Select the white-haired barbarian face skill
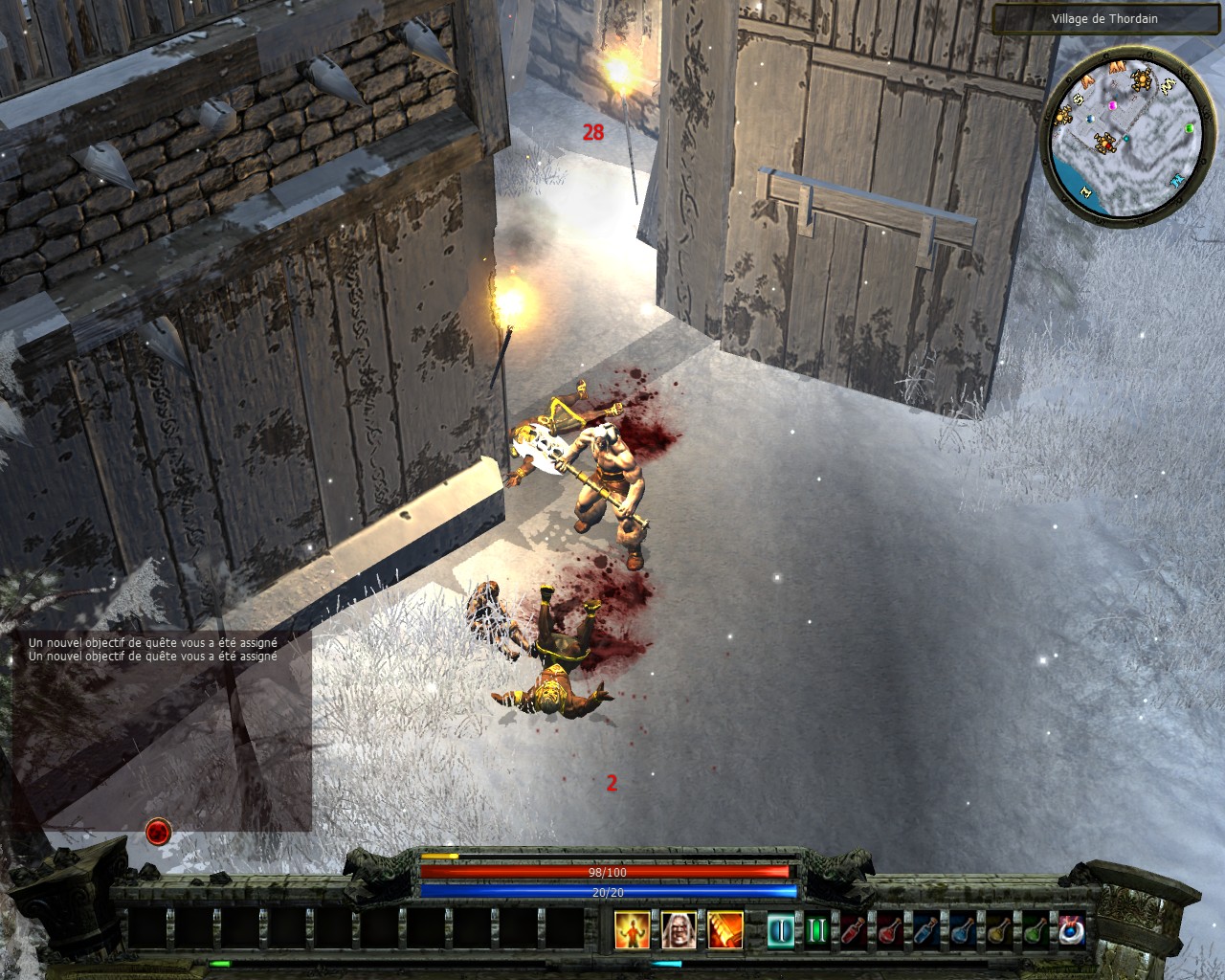This screenshot has width=1225, height=980. tap(677, 929)
